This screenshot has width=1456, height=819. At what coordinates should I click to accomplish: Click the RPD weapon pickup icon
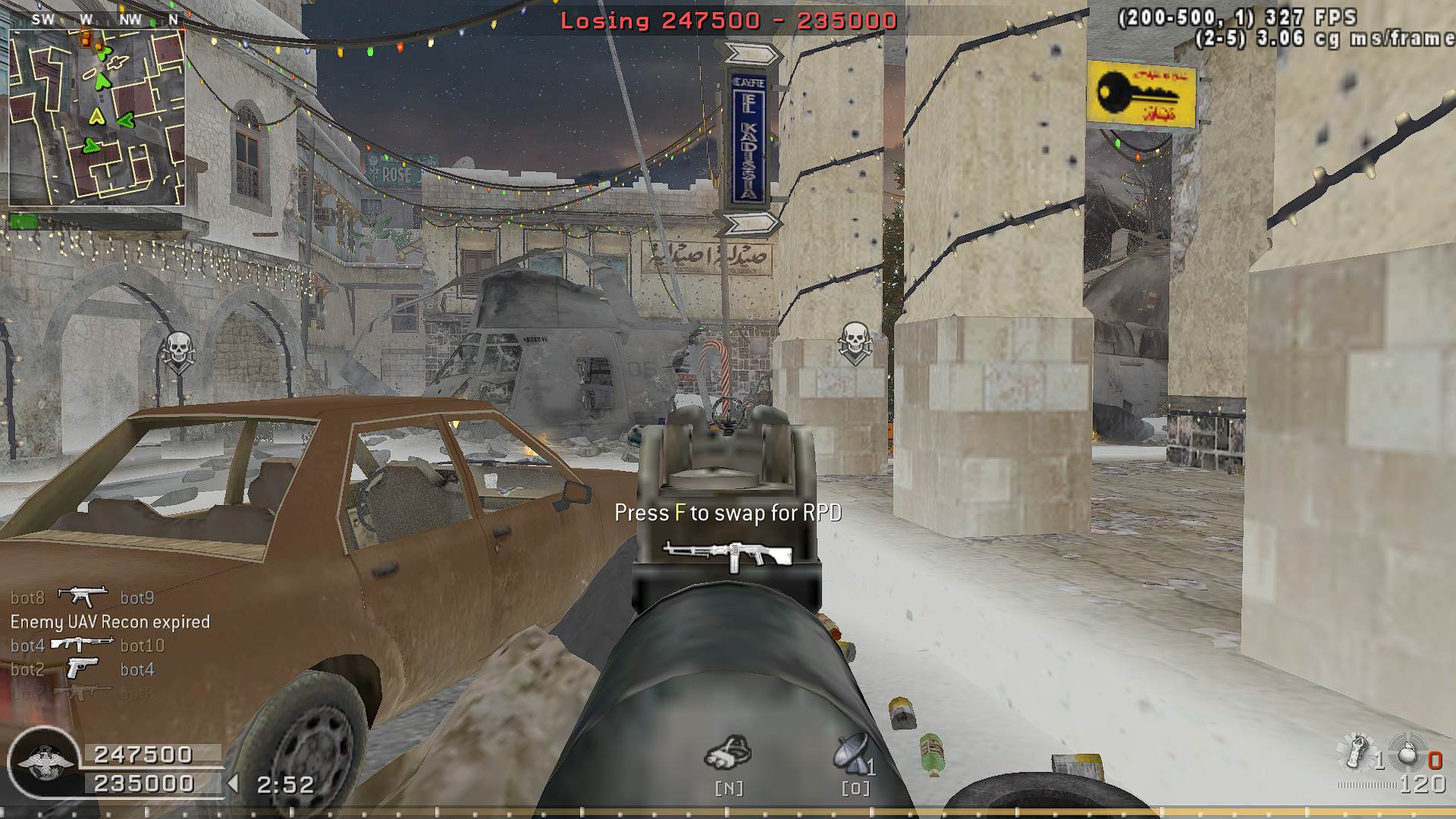tap(727, 555)
